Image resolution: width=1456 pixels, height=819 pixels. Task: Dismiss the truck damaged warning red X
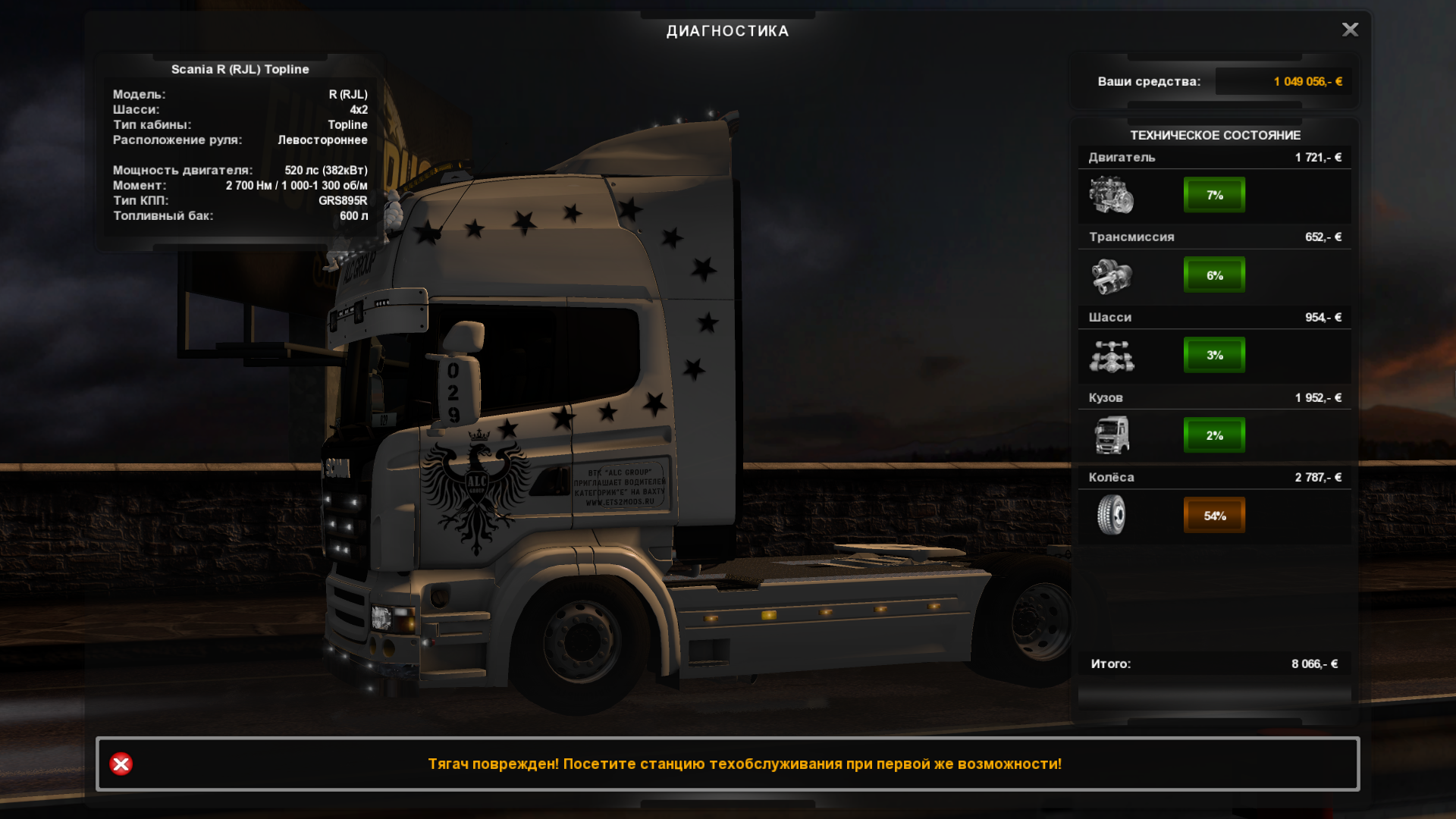pyautogui.click(x=121, y=764)
